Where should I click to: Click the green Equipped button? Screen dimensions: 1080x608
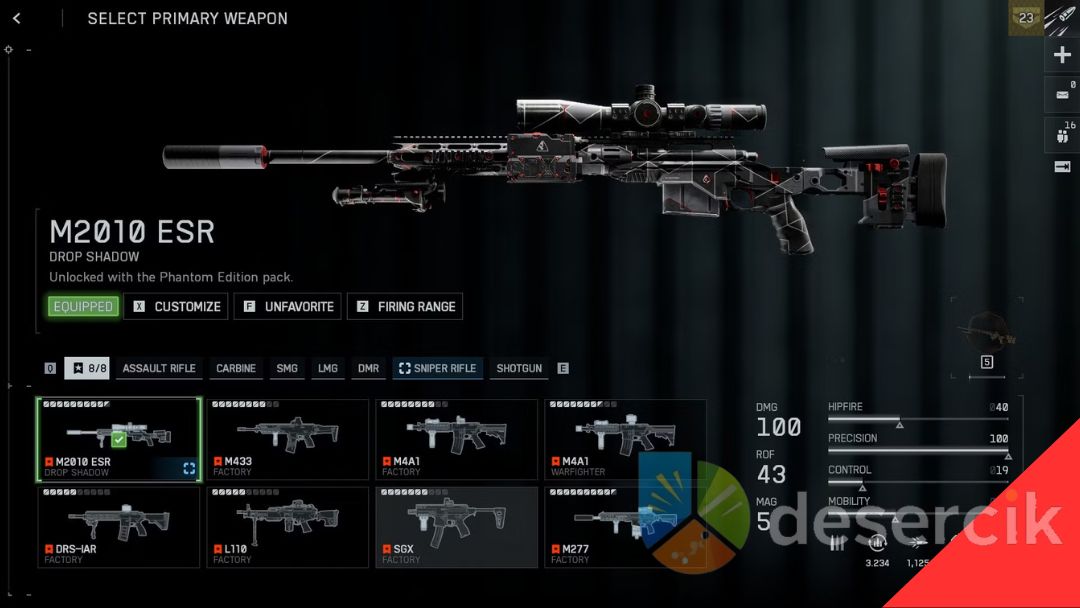click(83, 307)
